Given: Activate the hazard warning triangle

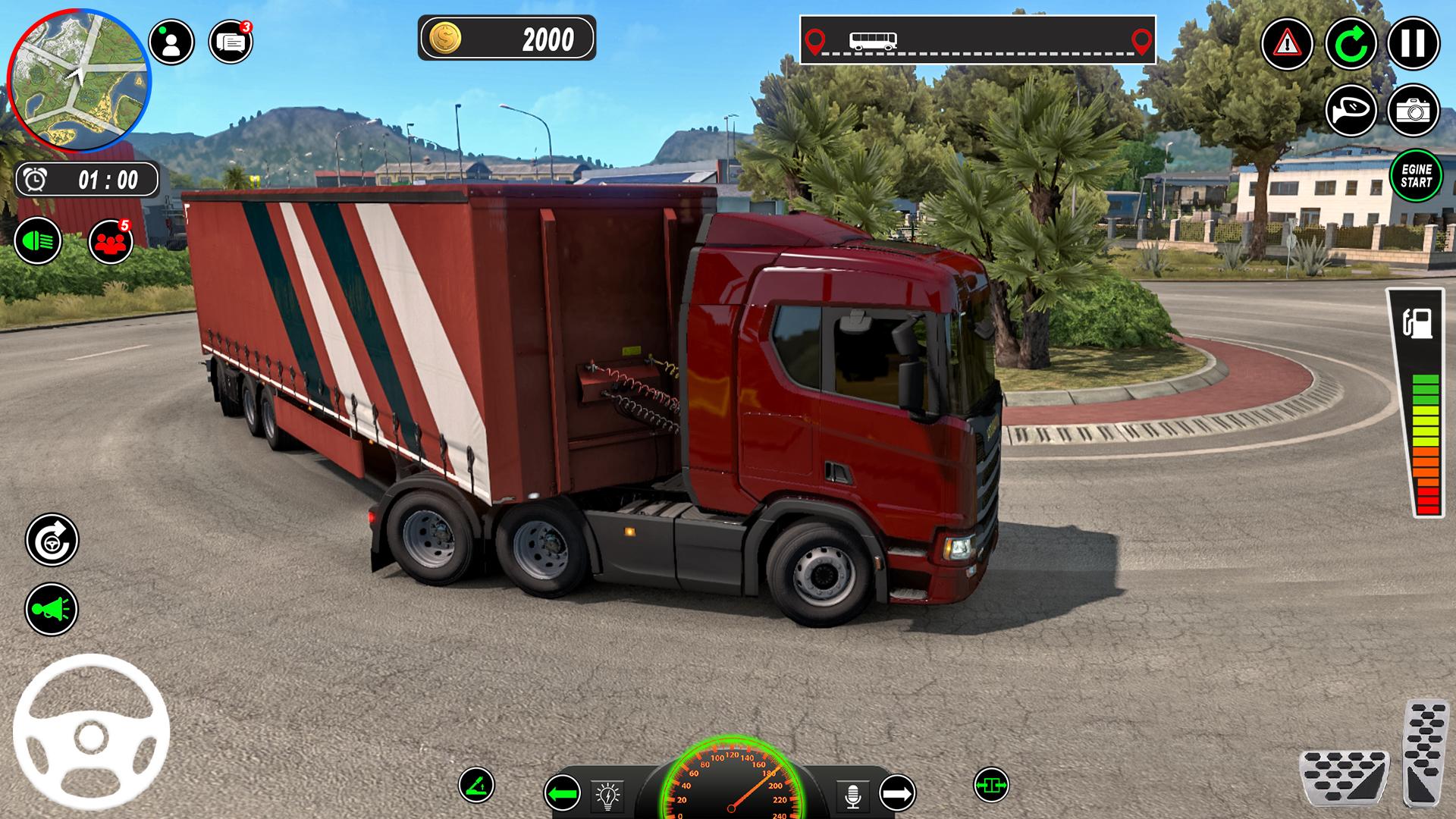Looking at the screenshot, I should point(1287,43).
